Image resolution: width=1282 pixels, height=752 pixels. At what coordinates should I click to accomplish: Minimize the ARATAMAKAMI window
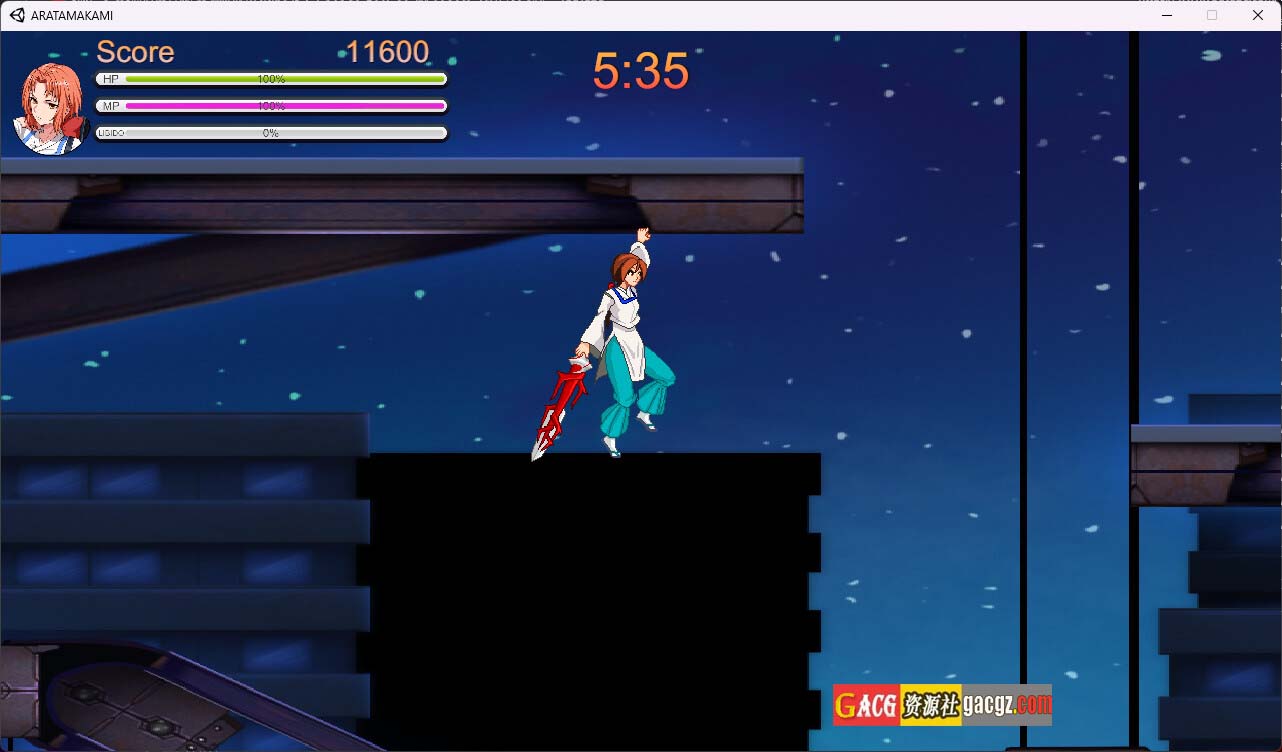(1166, 15)
